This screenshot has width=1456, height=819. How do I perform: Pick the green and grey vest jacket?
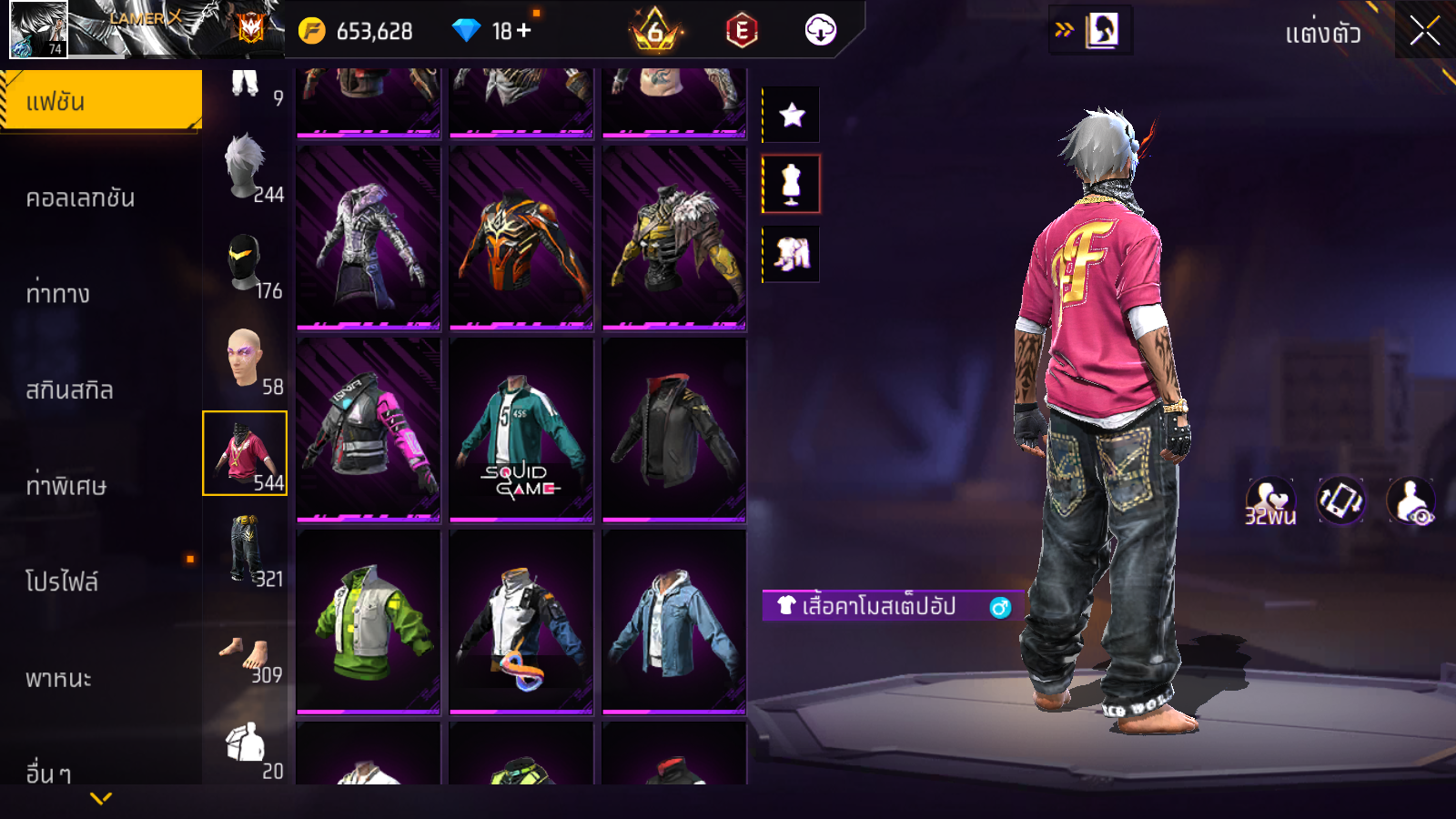369,621
